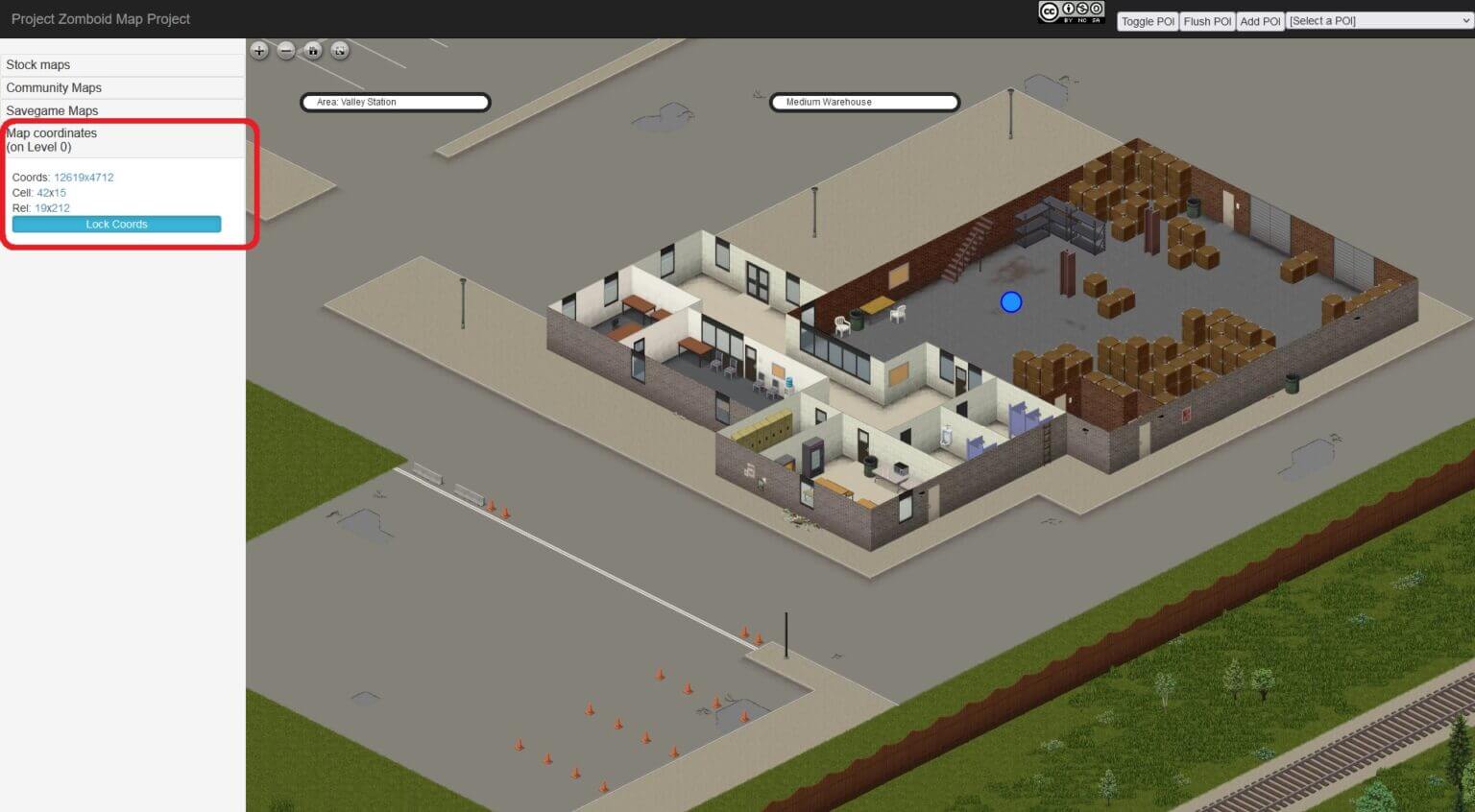Add a new POI
This screenshot has width=1475, height=812.
[1260, 20]
